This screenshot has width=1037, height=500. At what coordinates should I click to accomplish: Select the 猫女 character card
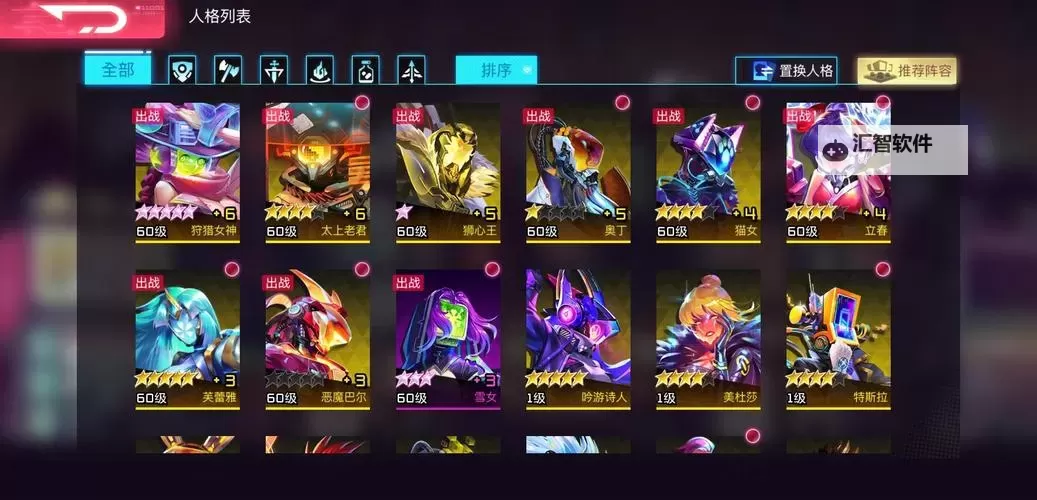pyautogui.click(x=708, y=170)
